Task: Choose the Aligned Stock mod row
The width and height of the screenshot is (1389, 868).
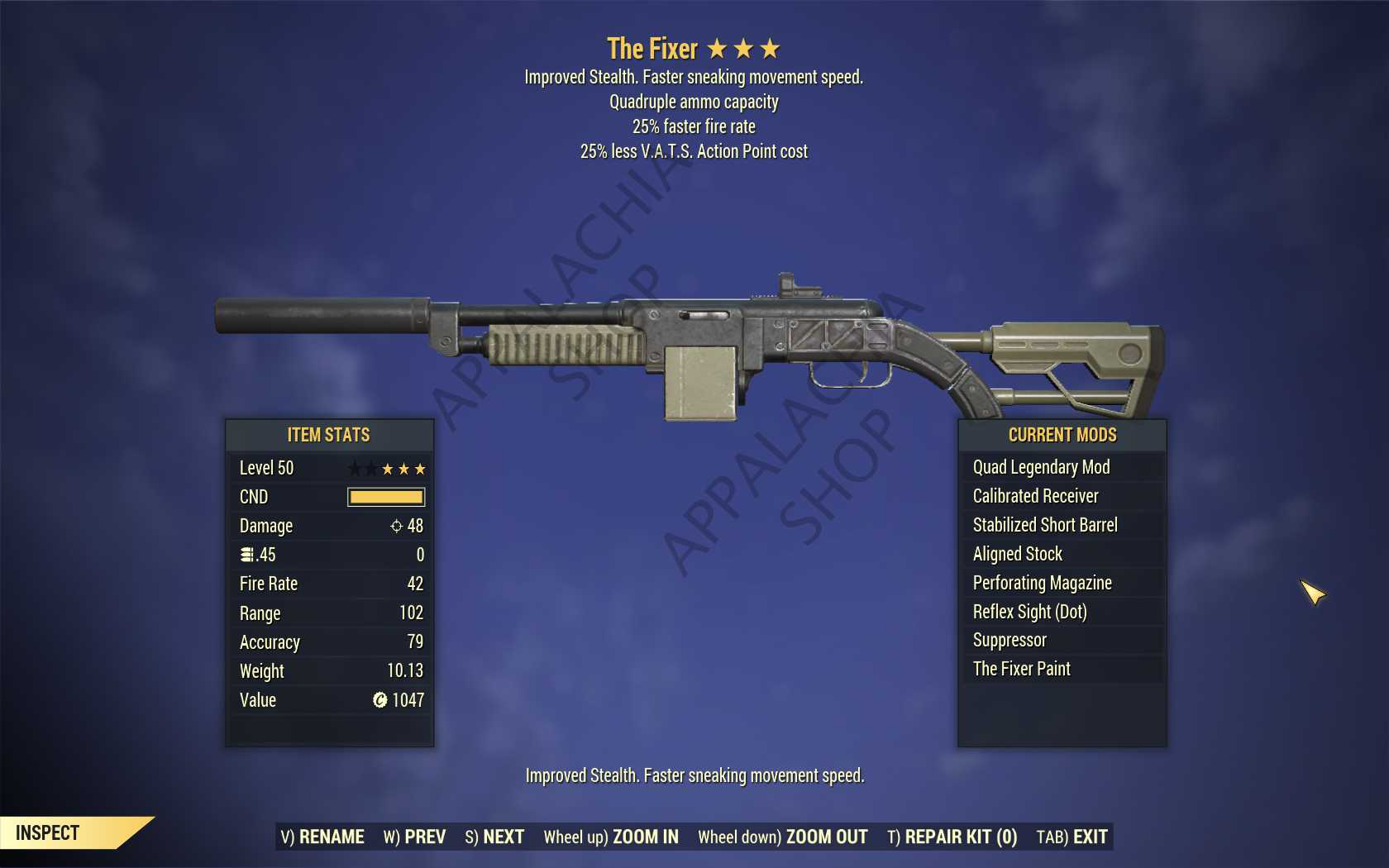Action: [x=1017, y=554]
